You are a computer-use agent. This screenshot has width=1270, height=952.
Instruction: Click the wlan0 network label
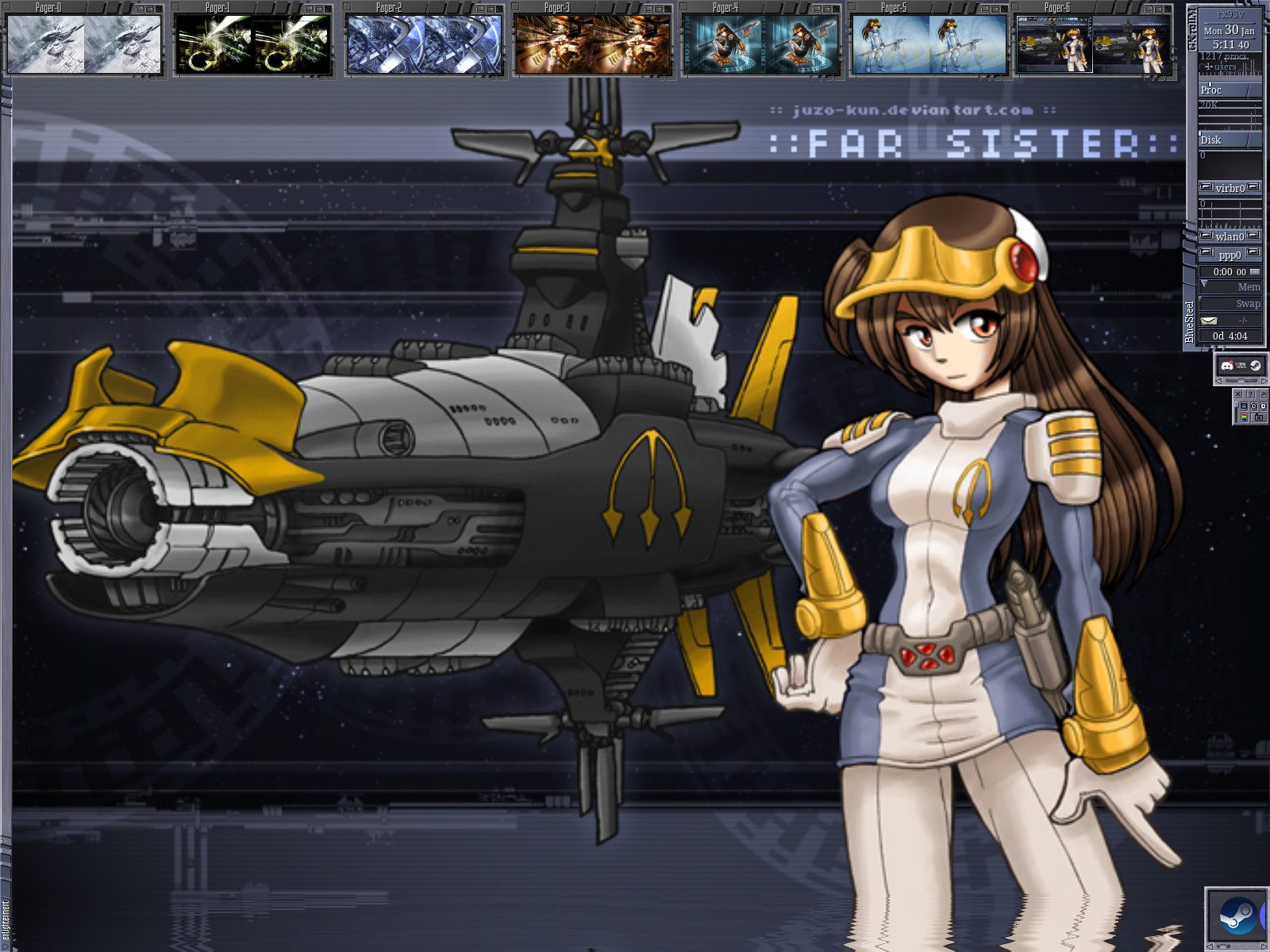(1230, 236)
